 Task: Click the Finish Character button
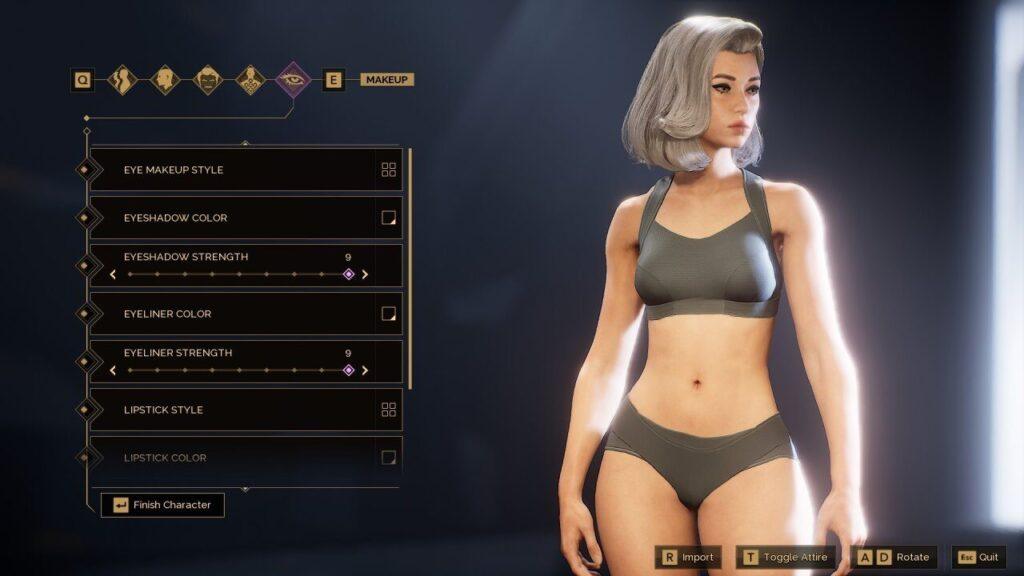[x=163, y=505]
